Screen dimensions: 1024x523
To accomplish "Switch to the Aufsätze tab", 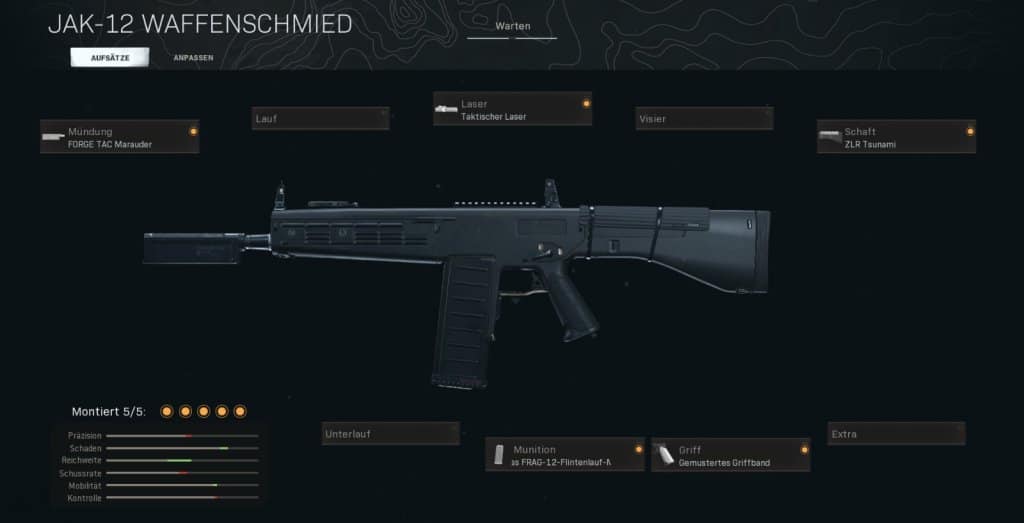I will tap(109, 58).
